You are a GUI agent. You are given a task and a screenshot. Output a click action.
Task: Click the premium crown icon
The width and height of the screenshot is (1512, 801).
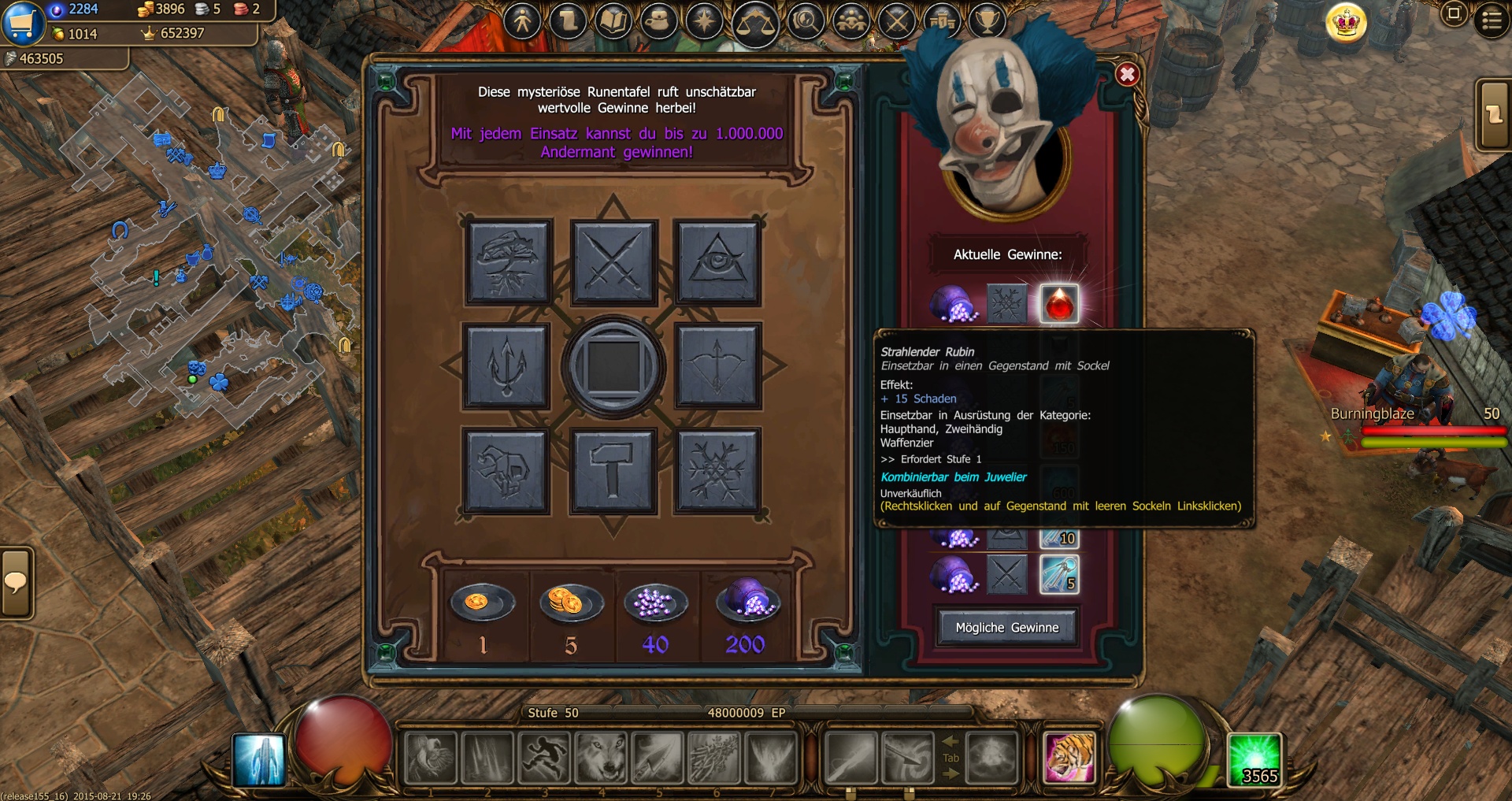click(x=1346, y=23)
